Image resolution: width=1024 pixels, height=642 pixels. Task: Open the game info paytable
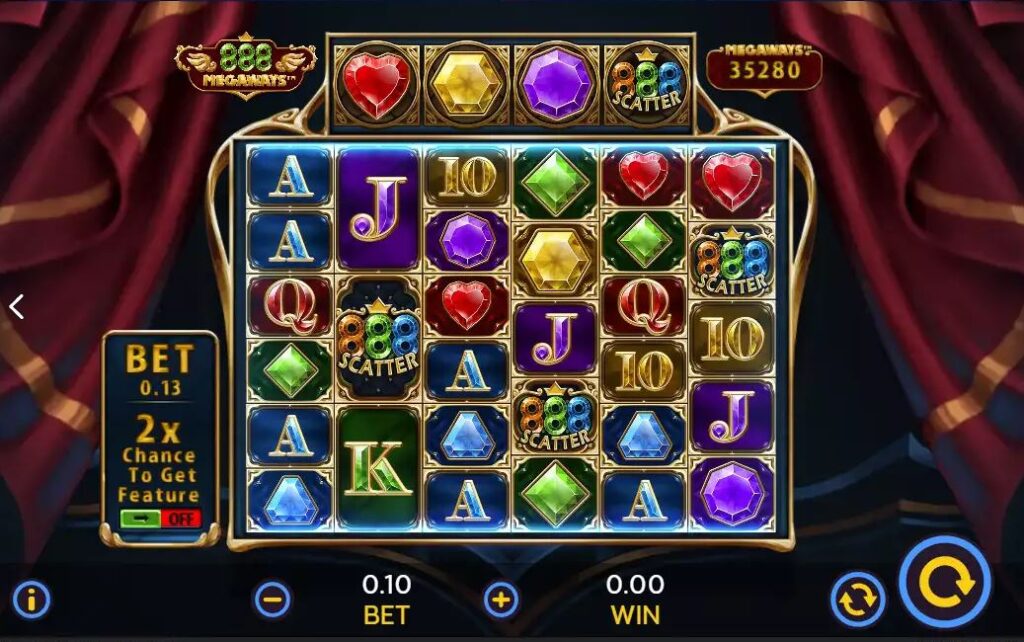pyautogui.click(x=32, y=600)
